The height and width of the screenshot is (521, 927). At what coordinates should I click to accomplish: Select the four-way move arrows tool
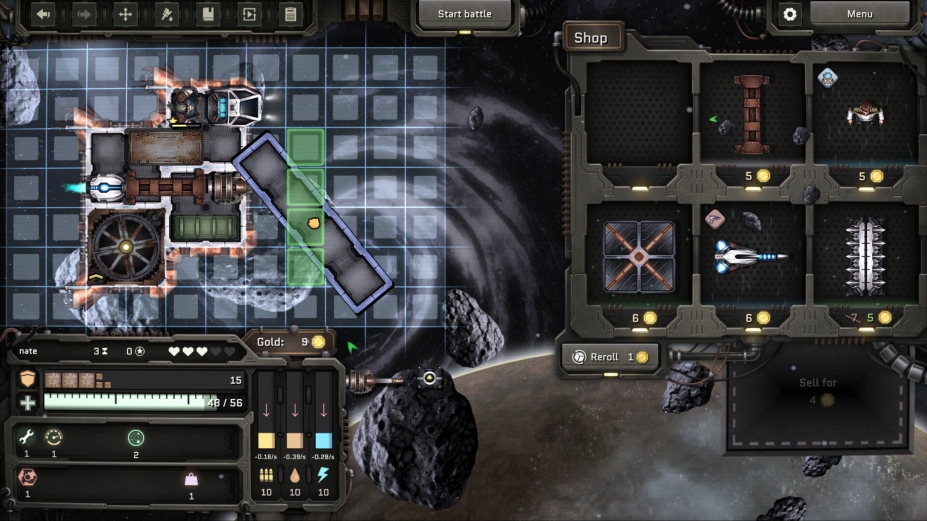(125, 14)
